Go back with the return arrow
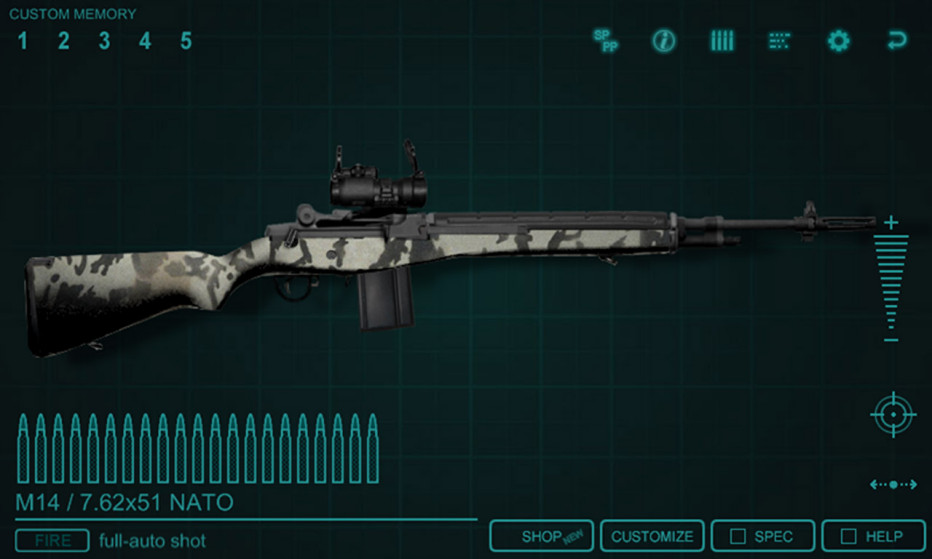932x559 pixels. coord(896,41)
